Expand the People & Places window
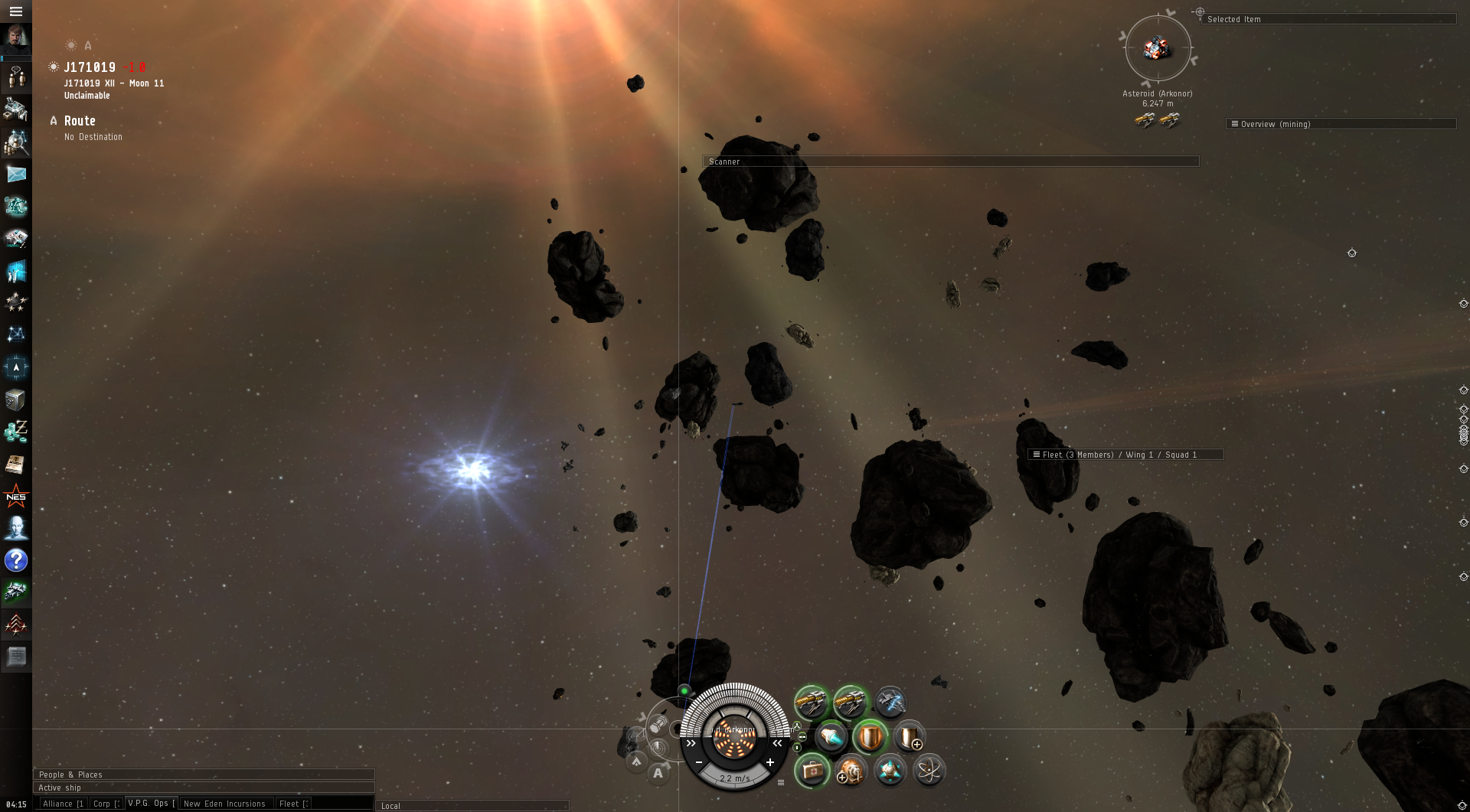Viewport: 1470px width, 812px height. pyautogui.click(x=203, y=774)
